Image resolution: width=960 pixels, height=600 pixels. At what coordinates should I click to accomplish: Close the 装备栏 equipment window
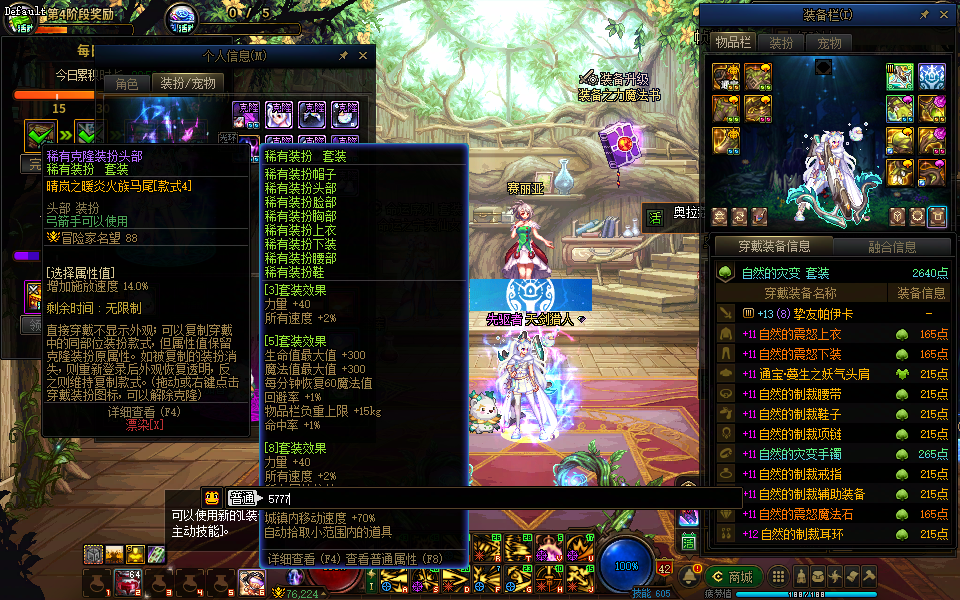coord(942,16)
